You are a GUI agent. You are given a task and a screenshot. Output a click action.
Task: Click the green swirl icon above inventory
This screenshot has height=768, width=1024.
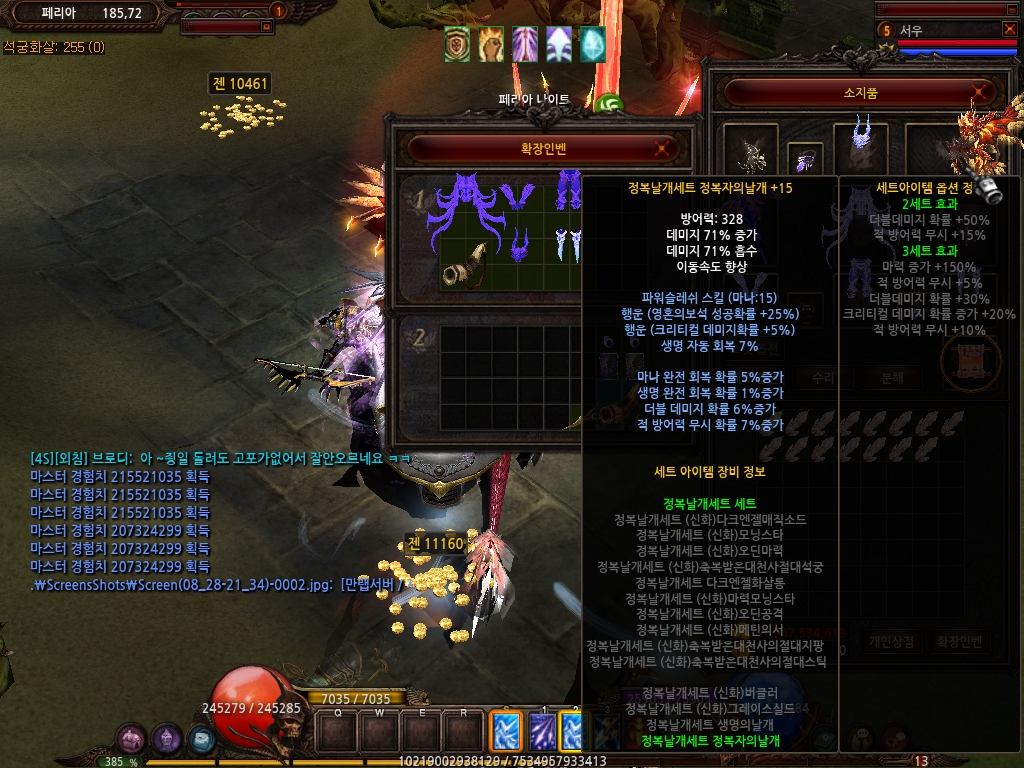607,105
